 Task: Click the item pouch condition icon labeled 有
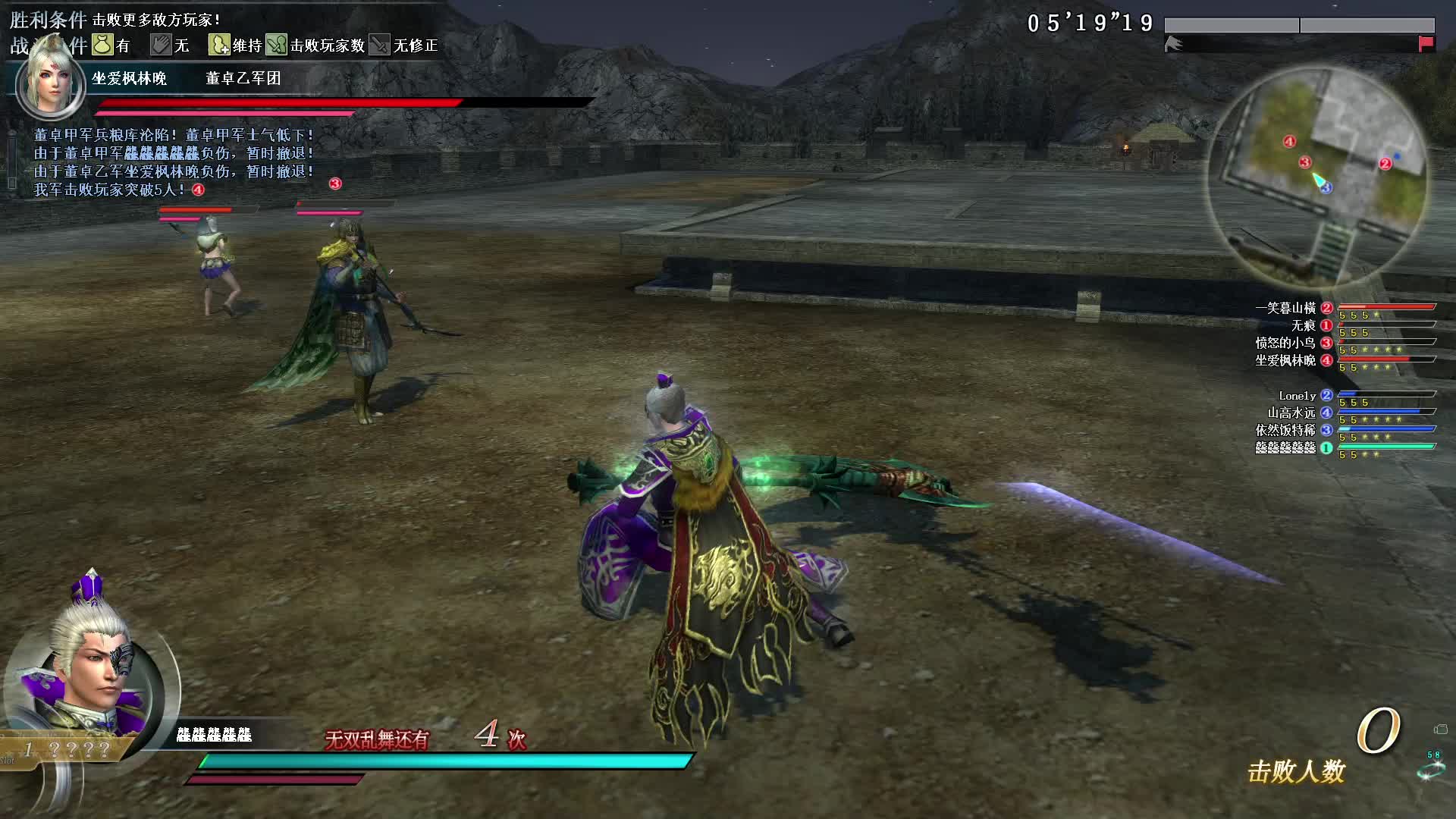click(x=103, y=45)
